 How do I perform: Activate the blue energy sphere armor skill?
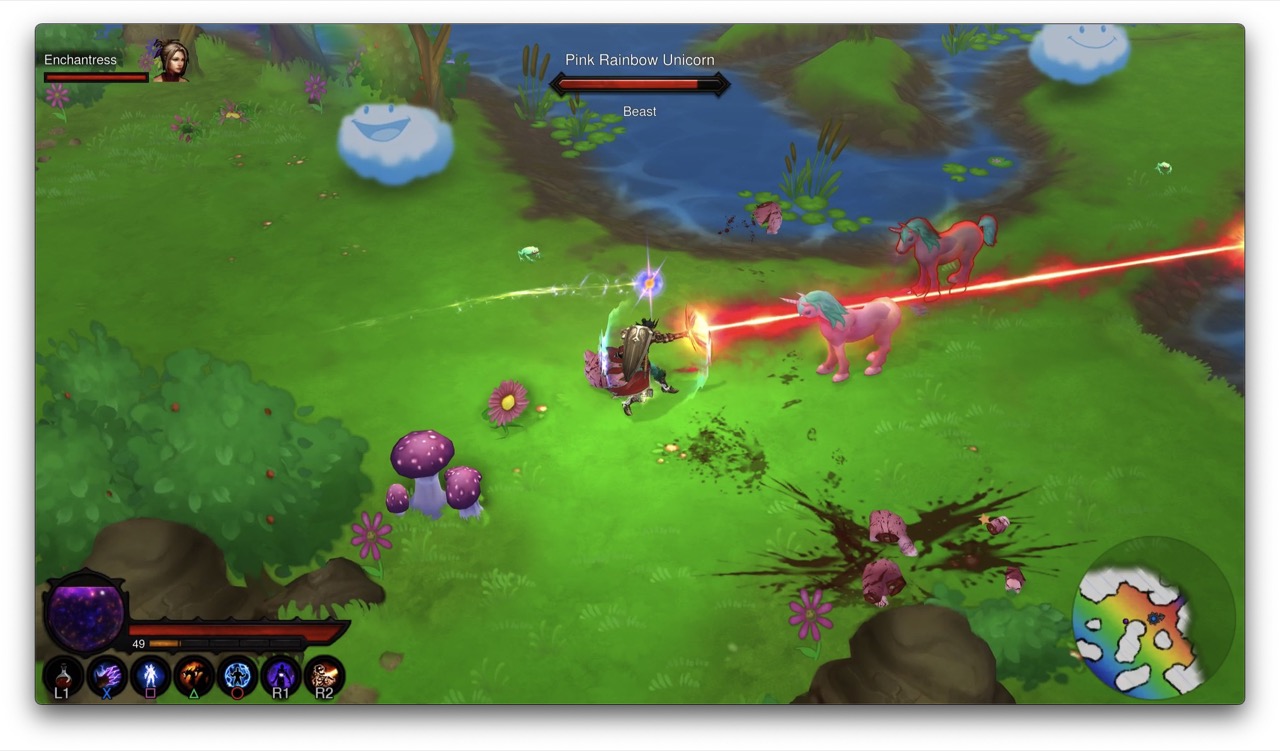coord(237,677)
